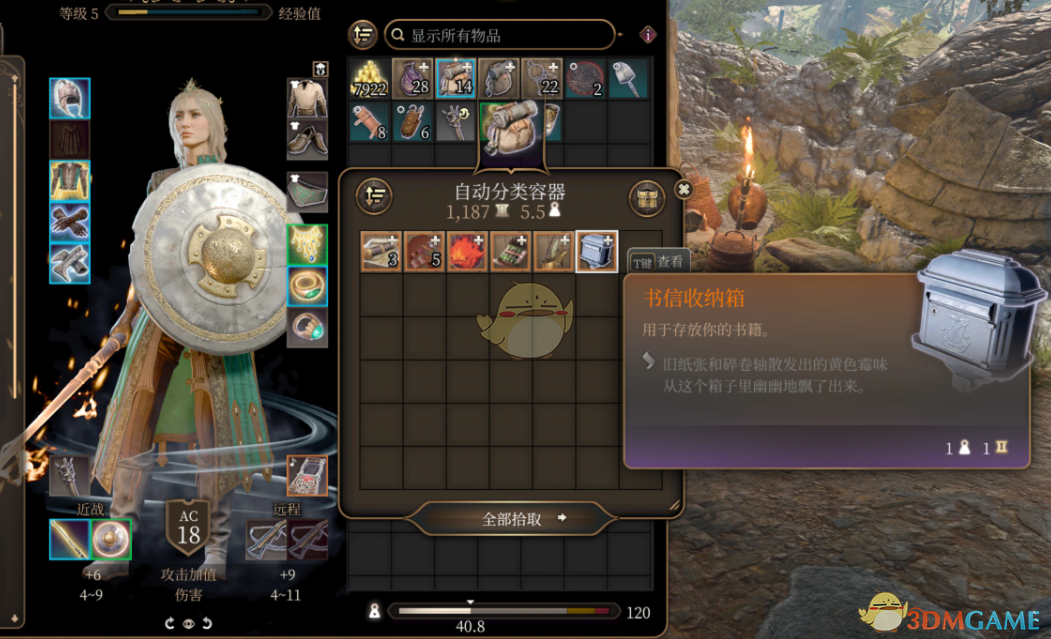Open the container's sort options

[x=375, y=196]
